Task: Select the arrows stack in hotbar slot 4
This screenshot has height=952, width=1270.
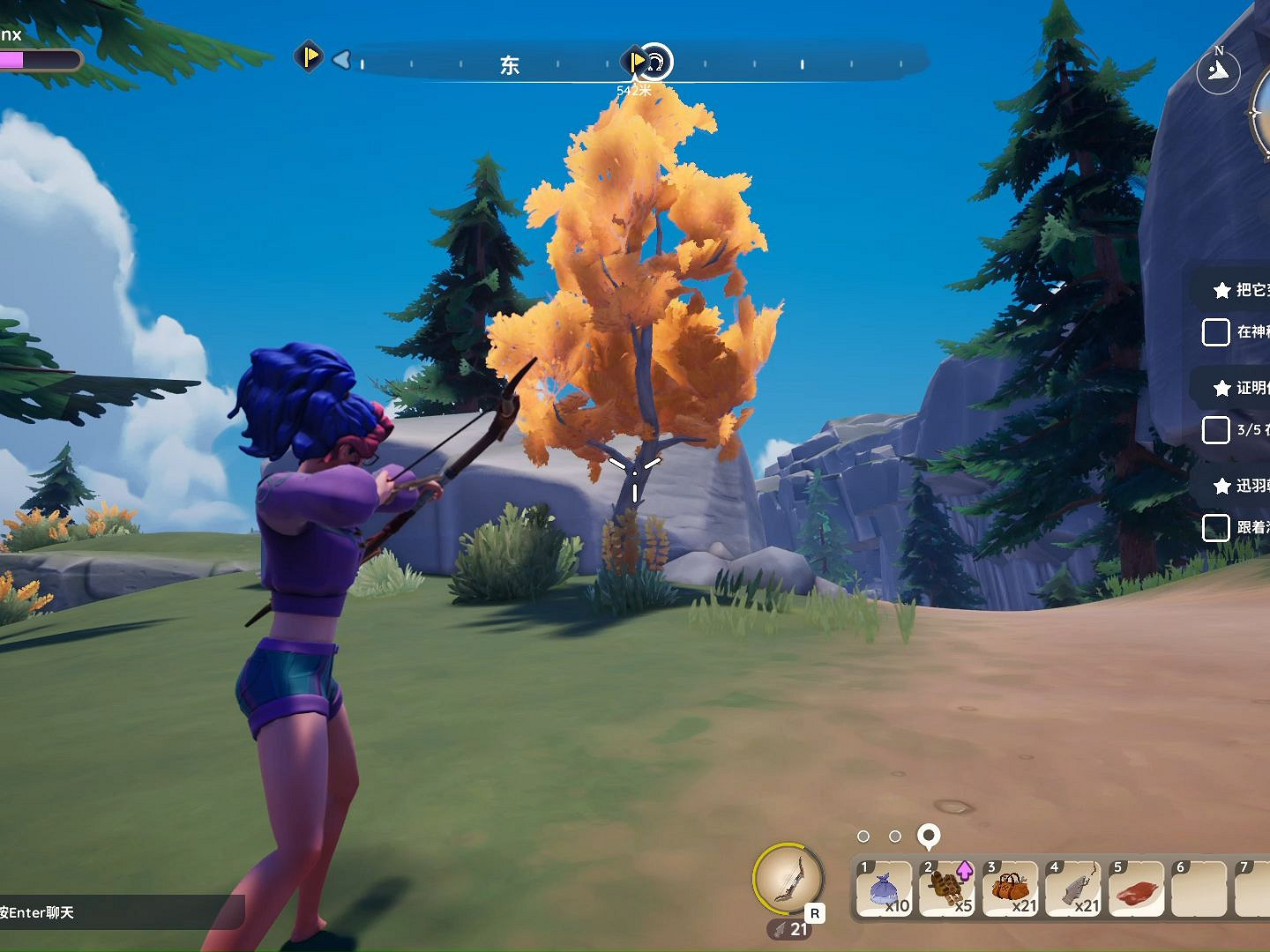Action: [x=1074, y=889]
